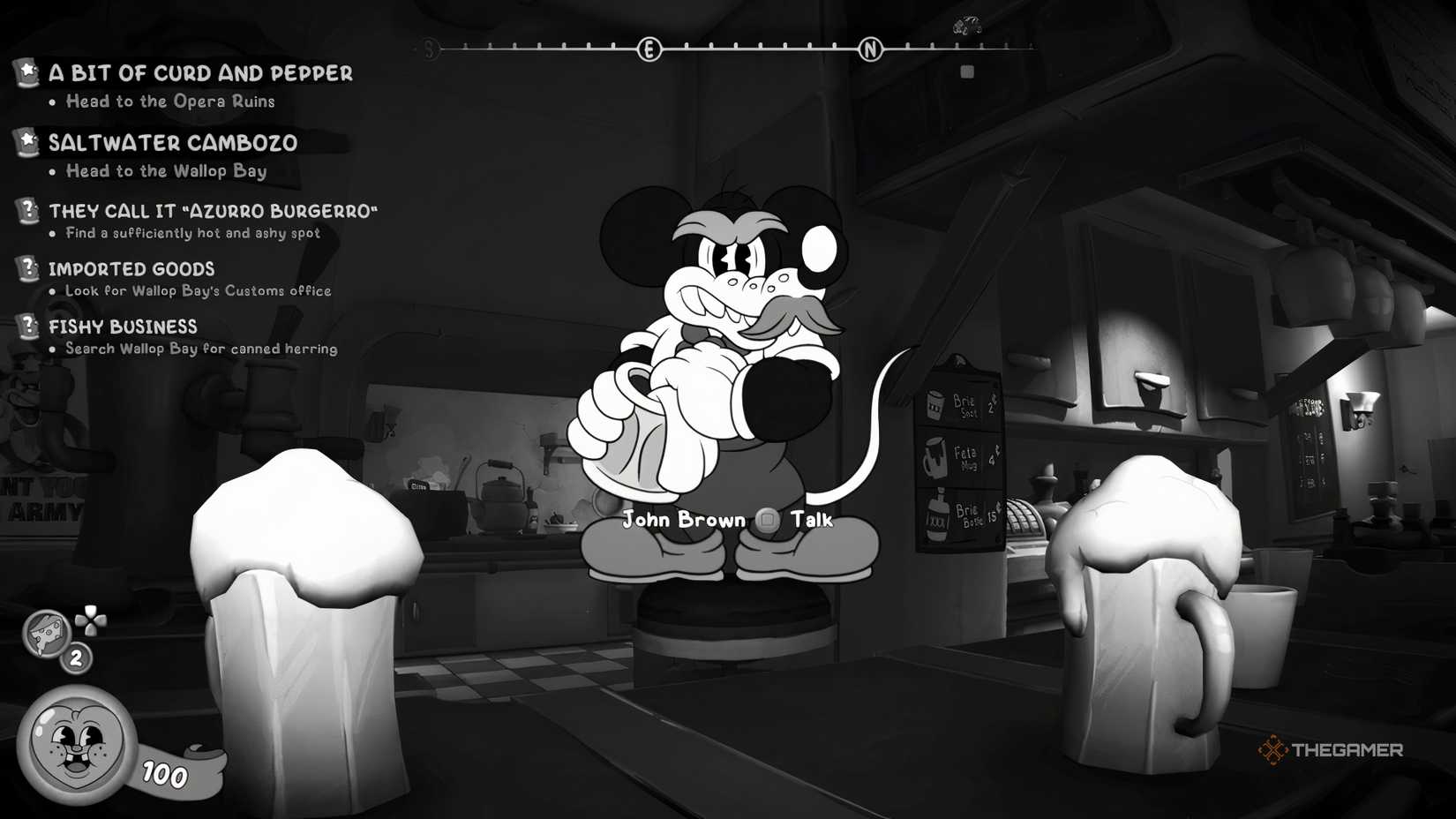
Task: Click the THEGAMER logo icon
Action: (x=1273, y=751)
